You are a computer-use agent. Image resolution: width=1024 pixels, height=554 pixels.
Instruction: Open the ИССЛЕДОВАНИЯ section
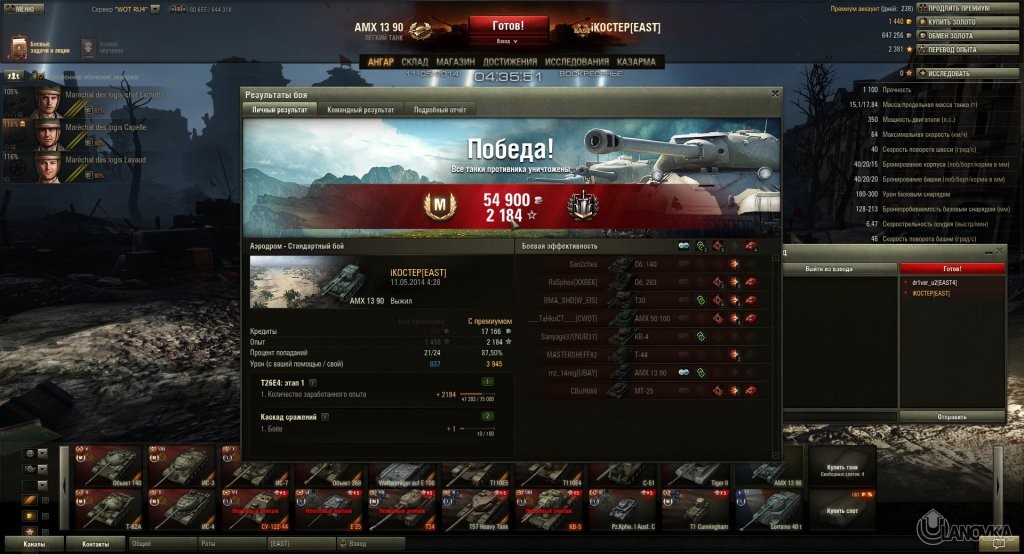577,62
